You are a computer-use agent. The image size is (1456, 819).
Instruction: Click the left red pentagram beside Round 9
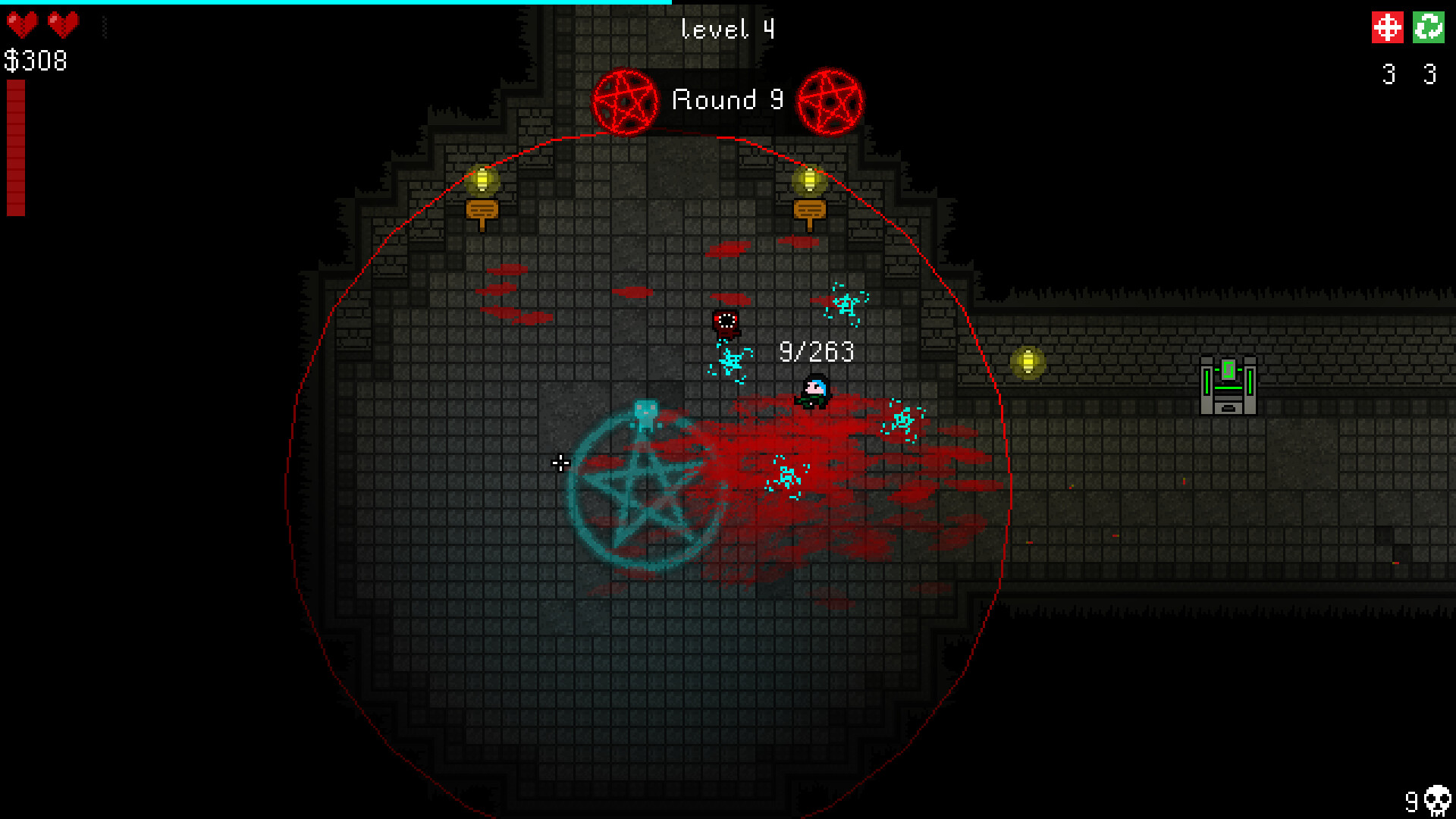(x=625, y=100)
